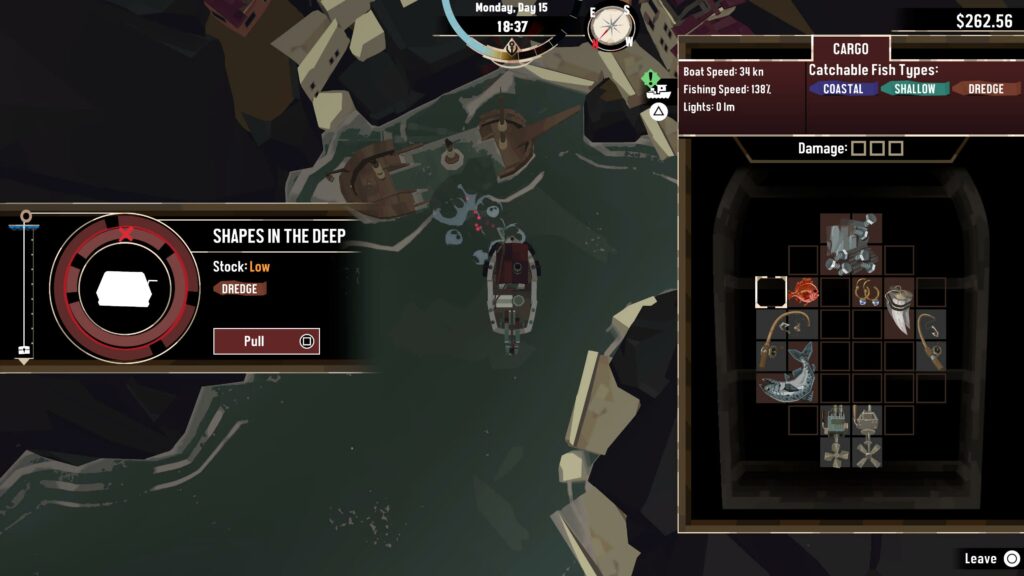Image resolution: width=1024 pixels, height=576 pixels.
Task: Choose the white fang trinket
Action: 899,308
